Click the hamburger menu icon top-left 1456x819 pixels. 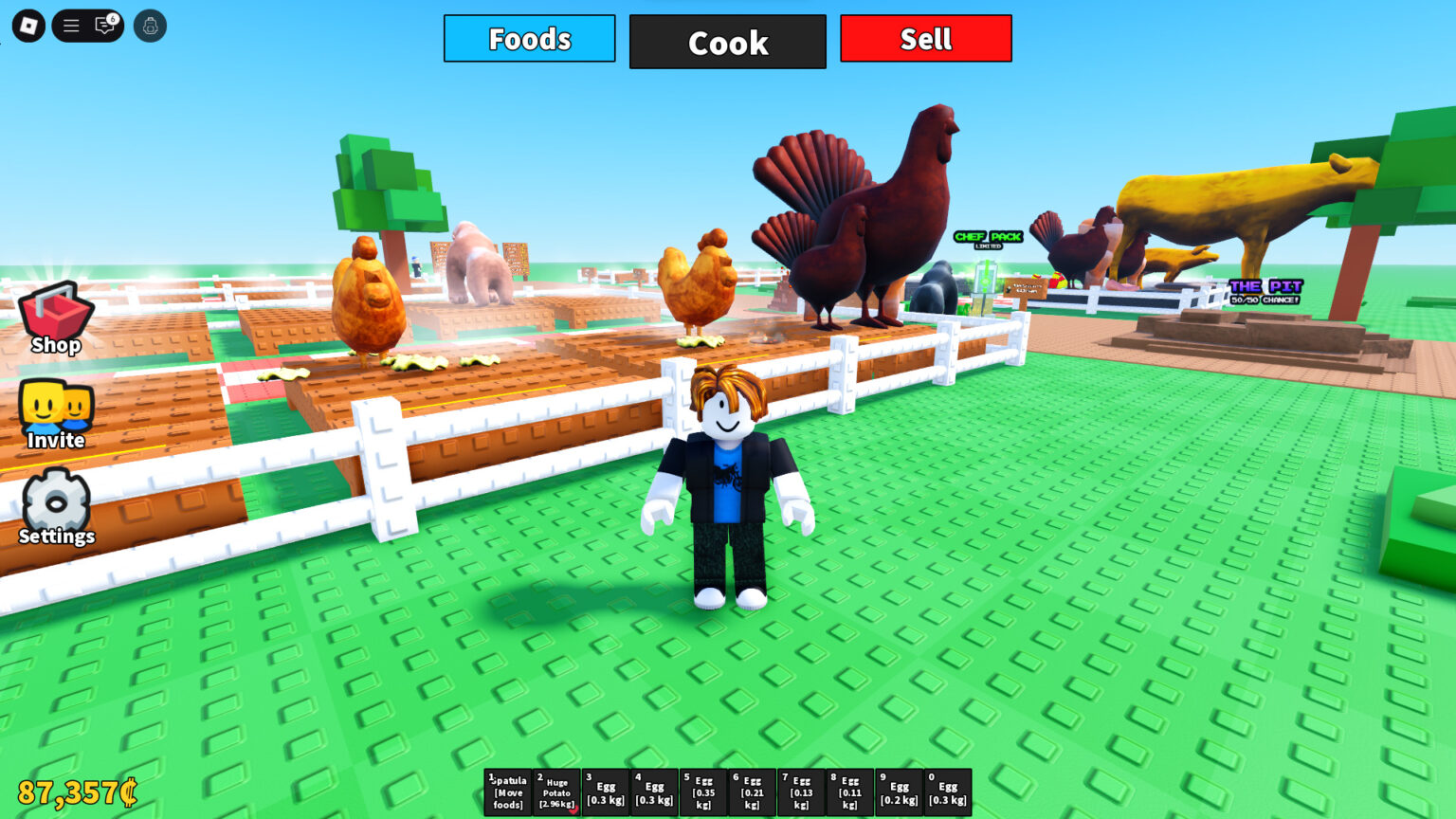point(70,26)
